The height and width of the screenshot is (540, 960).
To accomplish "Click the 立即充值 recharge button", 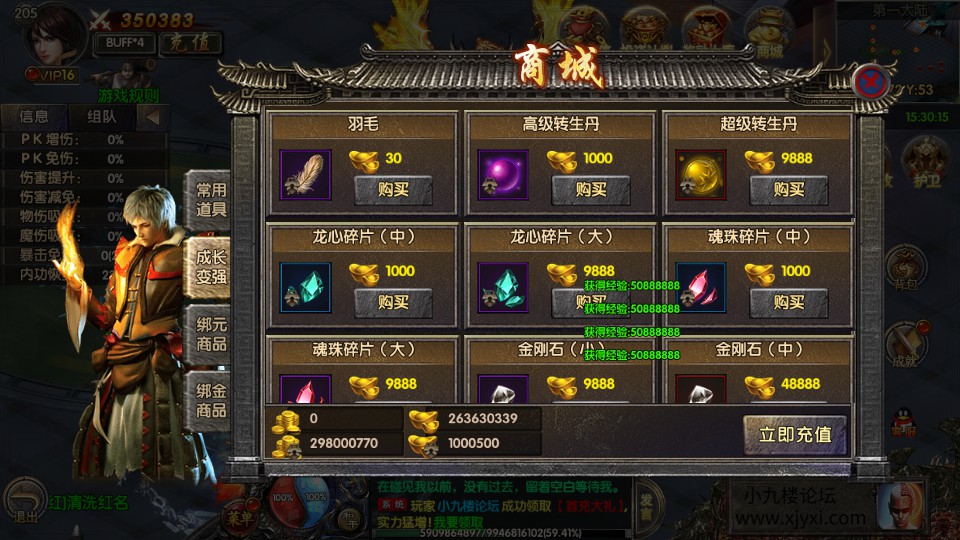I will click(x=795, y=435).
